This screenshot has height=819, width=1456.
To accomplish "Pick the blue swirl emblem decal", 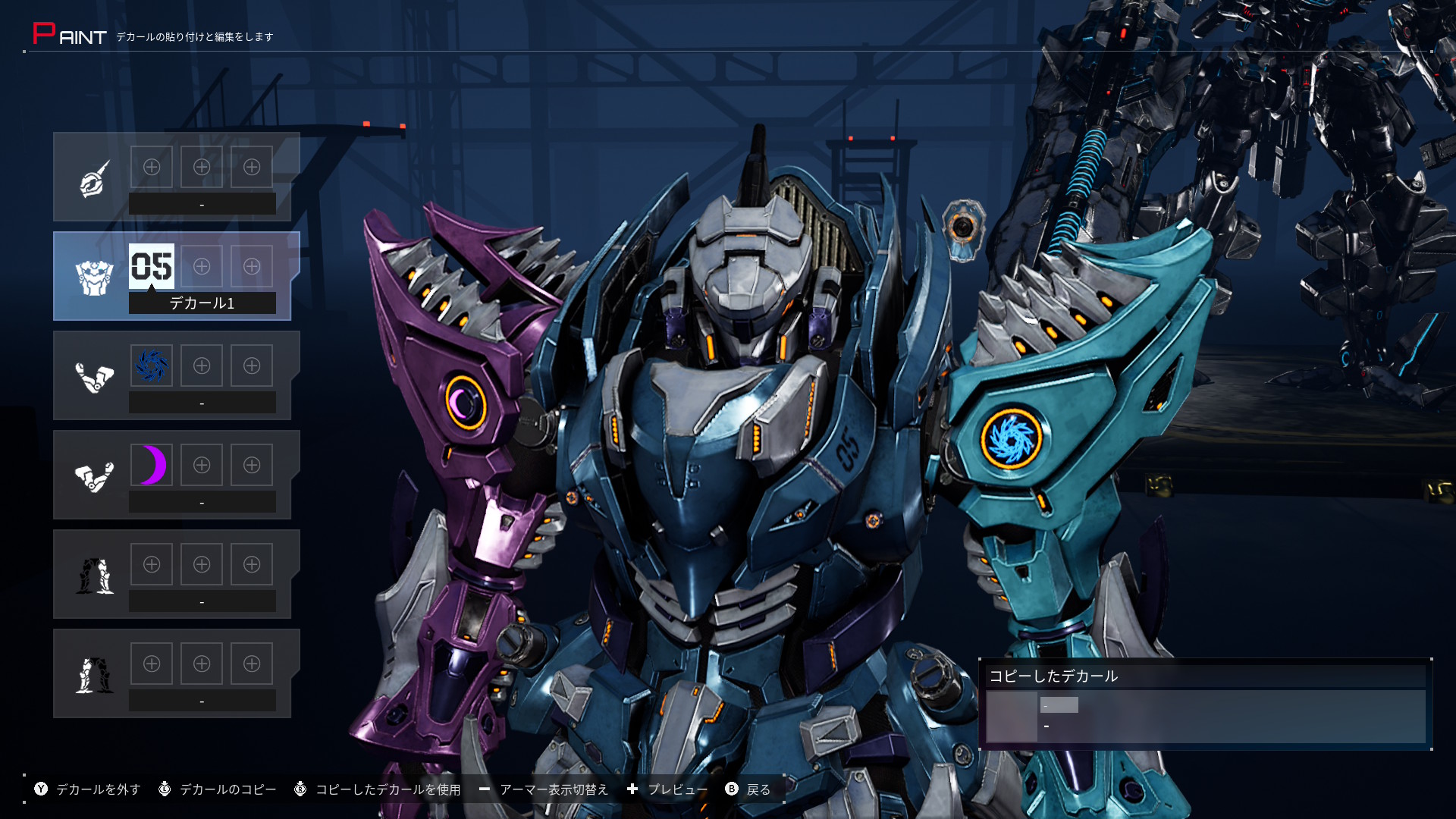I will coord(152,366).
